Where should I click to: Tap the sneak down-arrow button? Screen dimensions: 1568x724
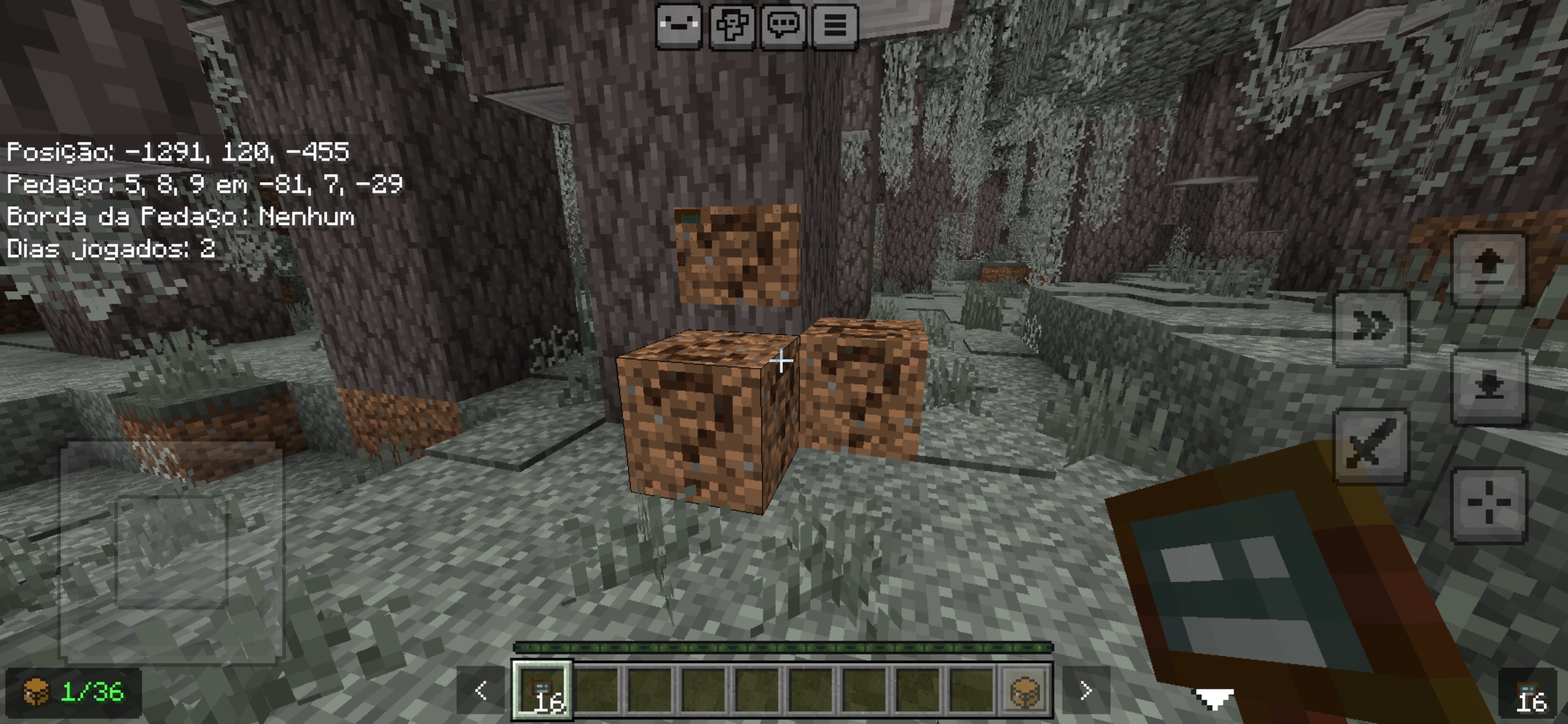[1488, 387]
